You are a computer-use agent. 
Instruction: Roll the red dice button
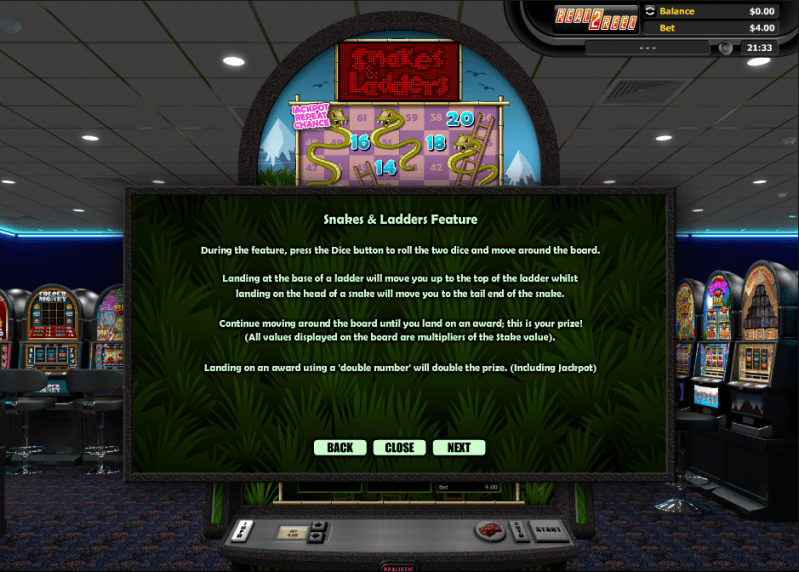coord(491,531)
